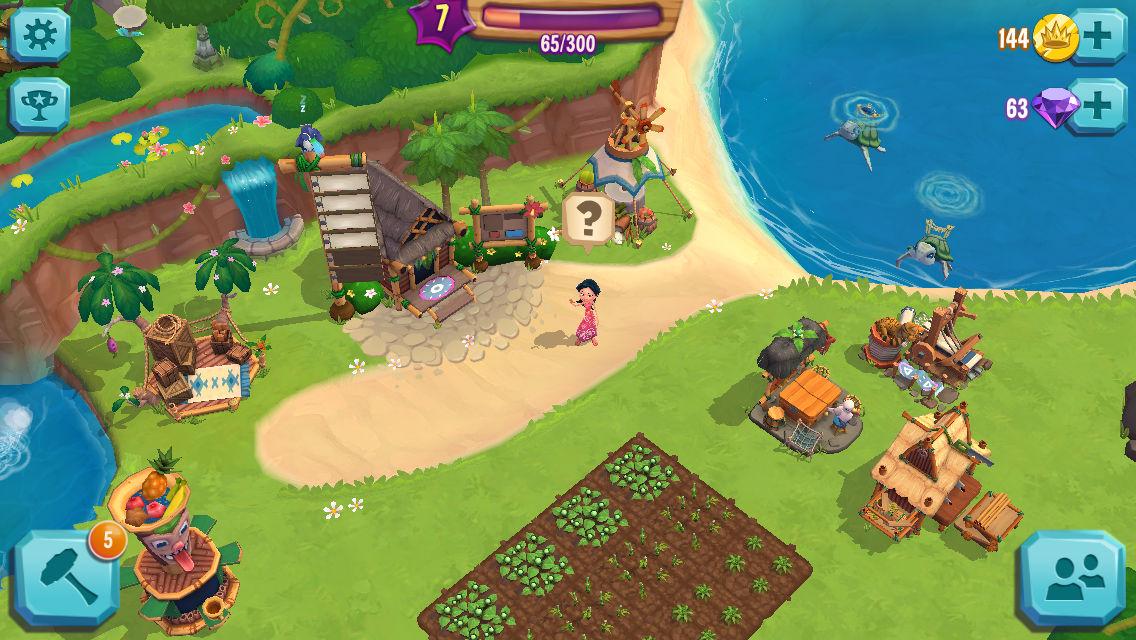The height and width of the screenshot is (640, 1136).
Task: Buy more purple gems
Action: click(1097, 105)
